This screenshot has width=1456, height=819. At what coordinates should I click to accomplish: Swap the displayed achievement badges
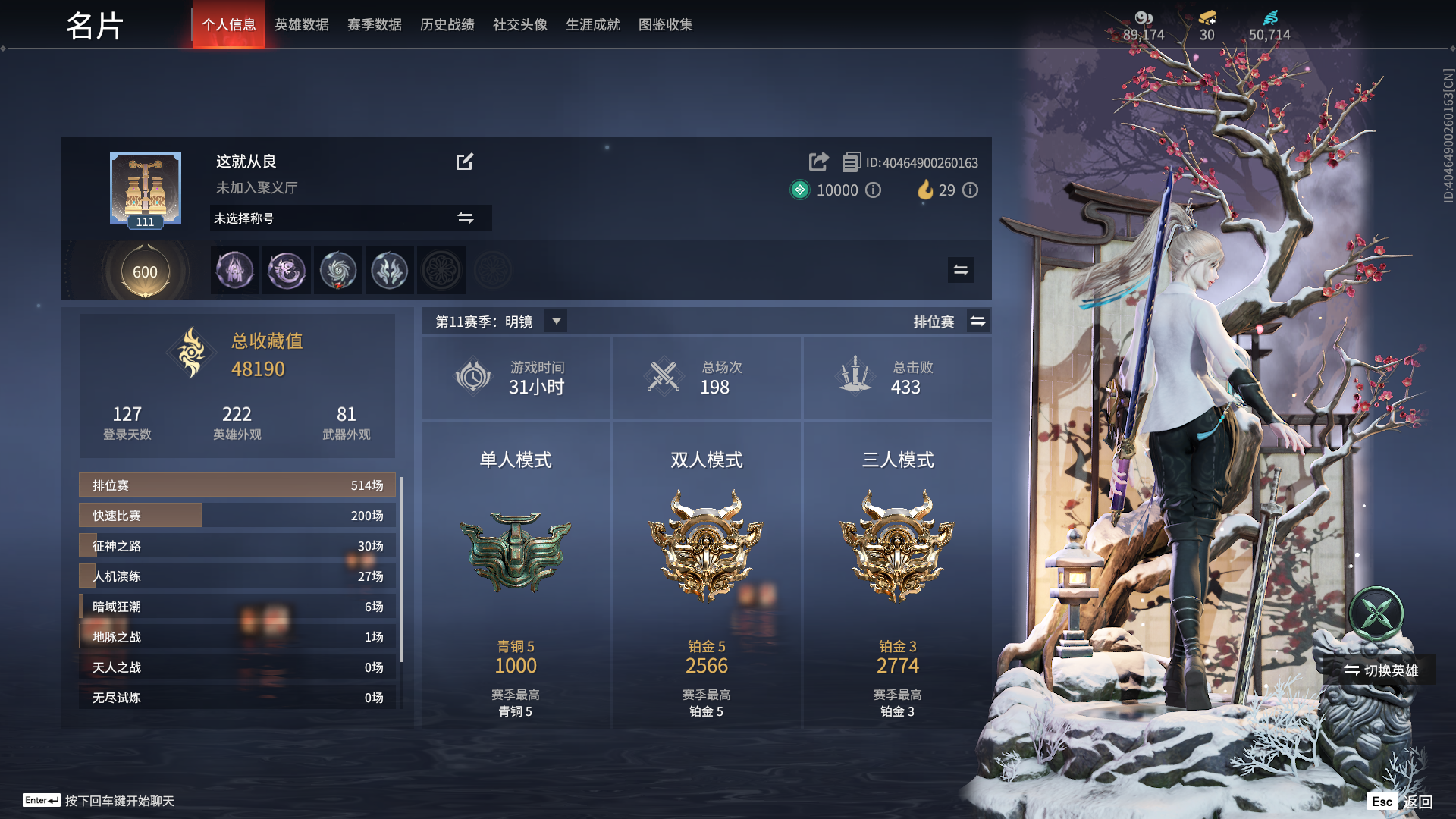pyautogui.click(x=960, y=270)
